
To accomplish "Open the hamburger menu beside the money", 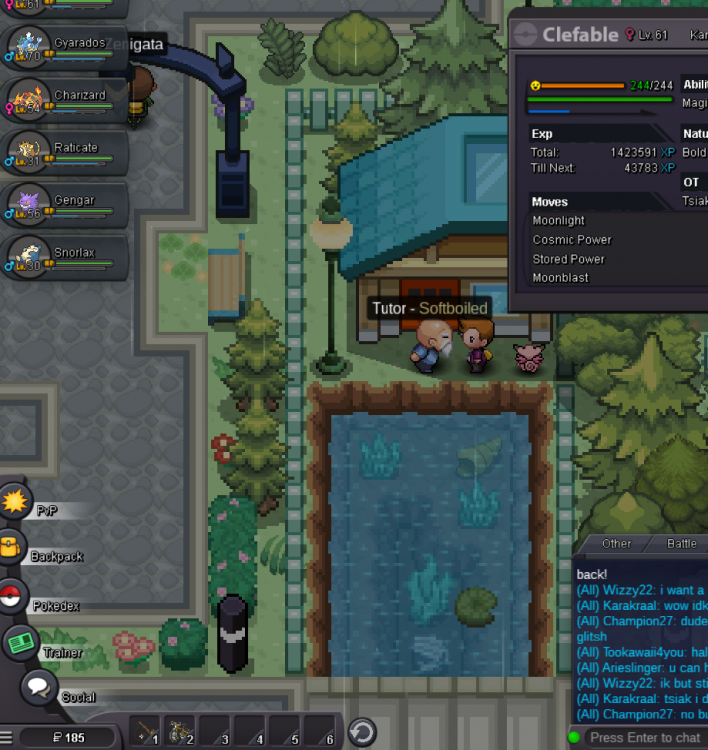I will [x=9, y=739].
